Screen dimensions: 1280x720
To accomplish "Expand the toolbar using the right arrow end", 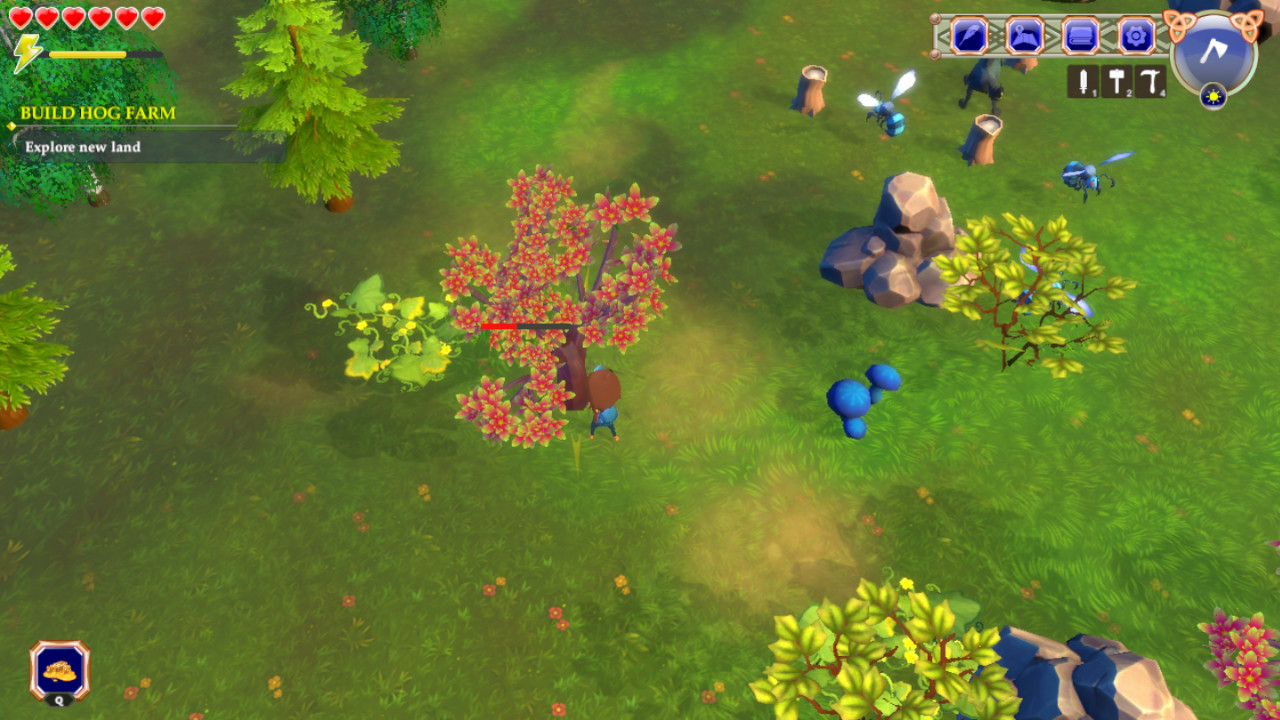I will pyautogui.click(x=1163, y=36).
